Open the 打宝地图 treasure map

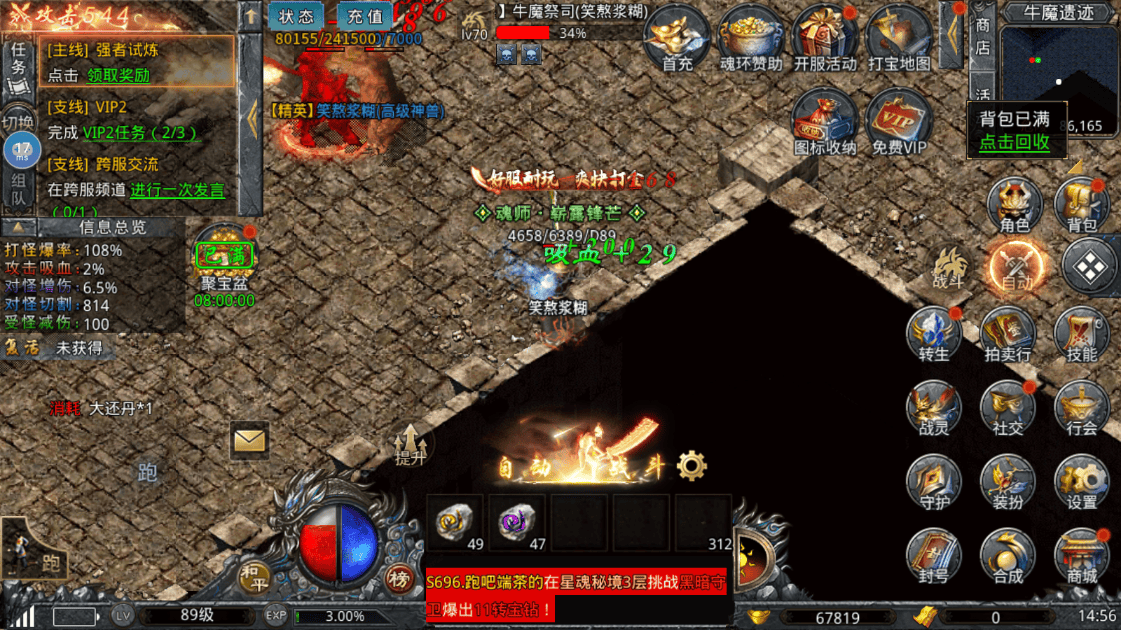pyautogui.click(x=898, y=38)
